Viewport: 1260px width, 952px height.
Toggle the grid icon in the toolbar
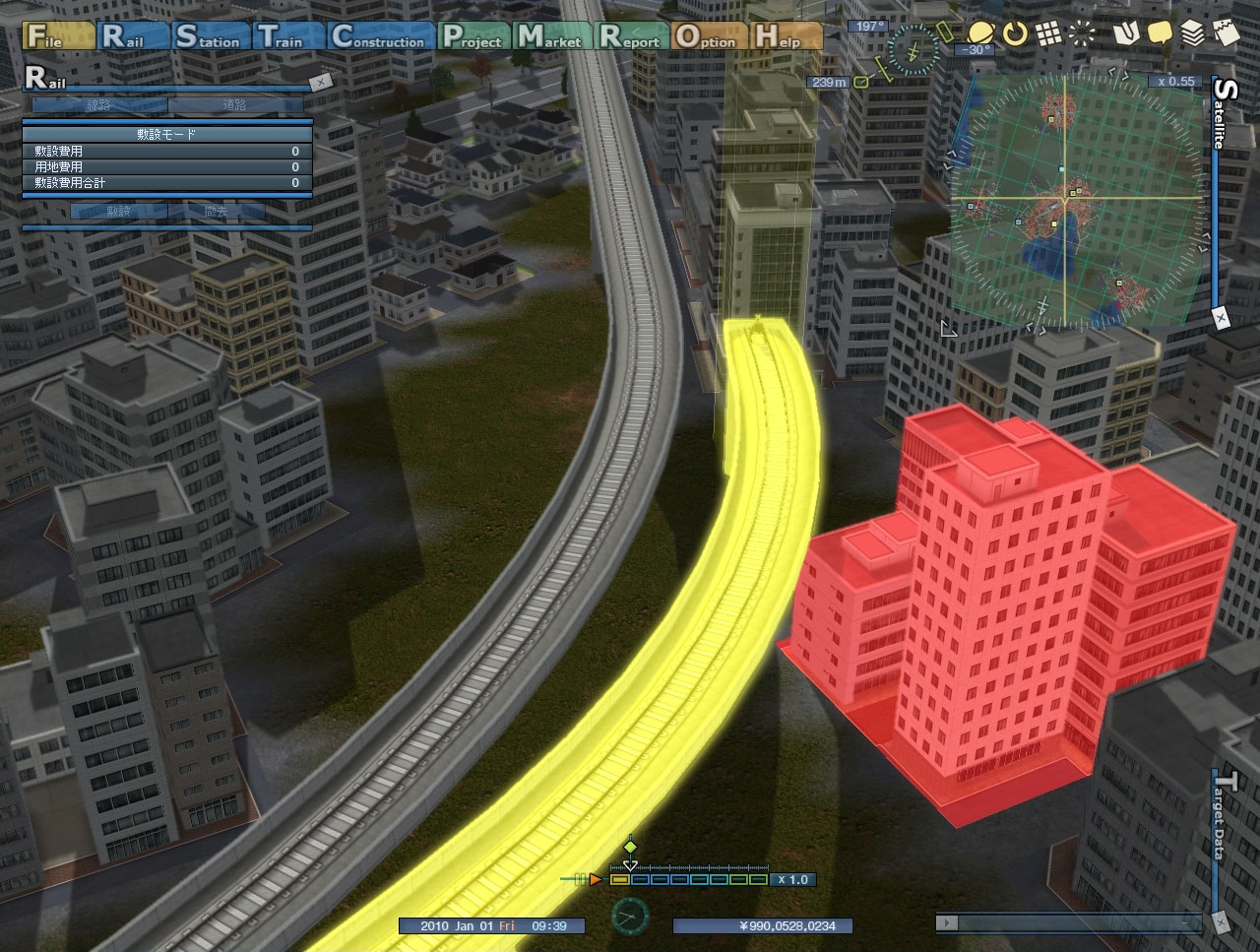pyautogui.click(x=1048, y=34)
